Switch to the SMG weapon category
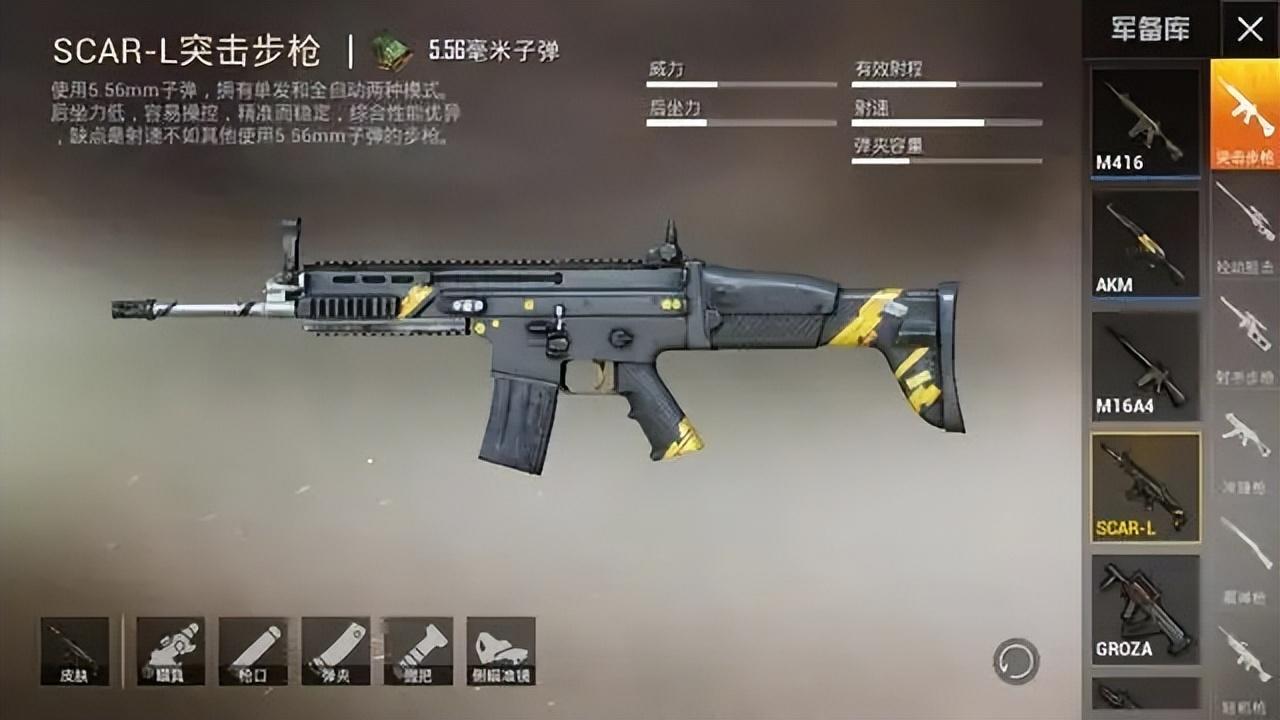Screen dimensions: 1280x720 point(1246,450)
